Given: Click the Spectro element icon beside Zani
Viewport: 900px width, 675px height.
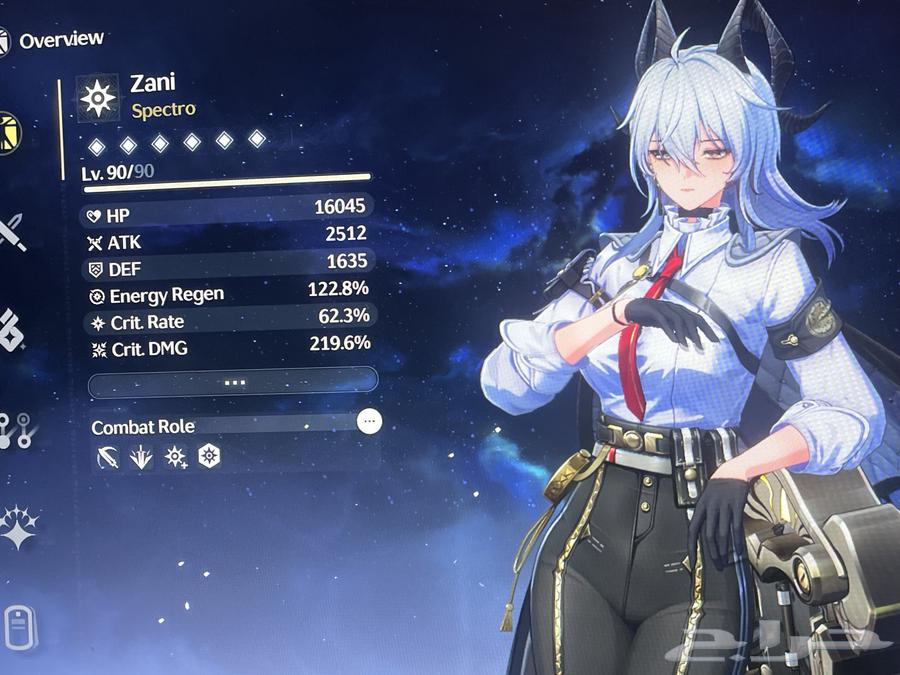Looking at the screenshot, I should pyautogui.click(x=99, y=96).
